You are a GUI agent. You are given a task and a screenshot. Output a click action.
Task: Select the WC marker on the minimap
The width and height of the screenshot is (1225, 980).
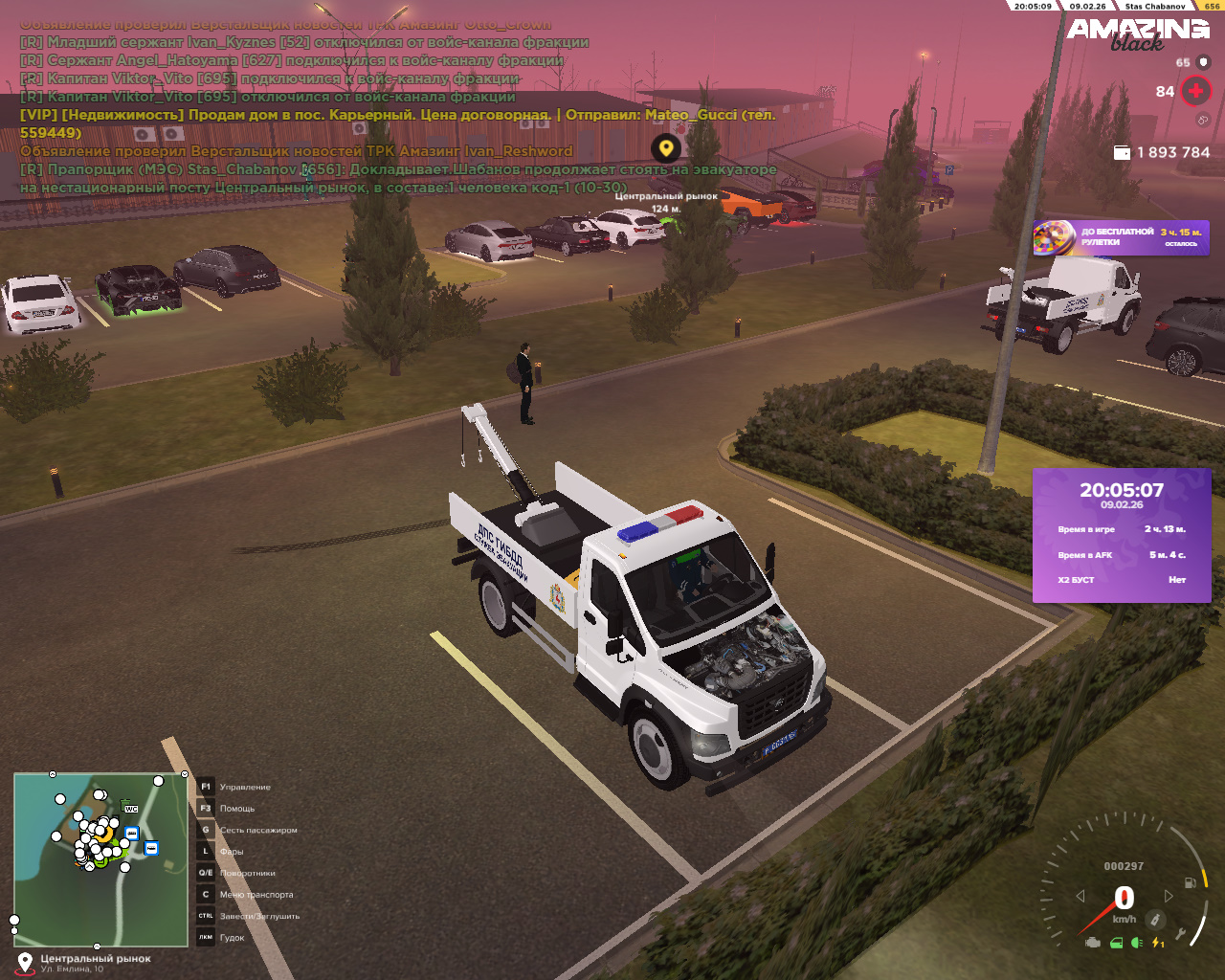pos(131,810)
